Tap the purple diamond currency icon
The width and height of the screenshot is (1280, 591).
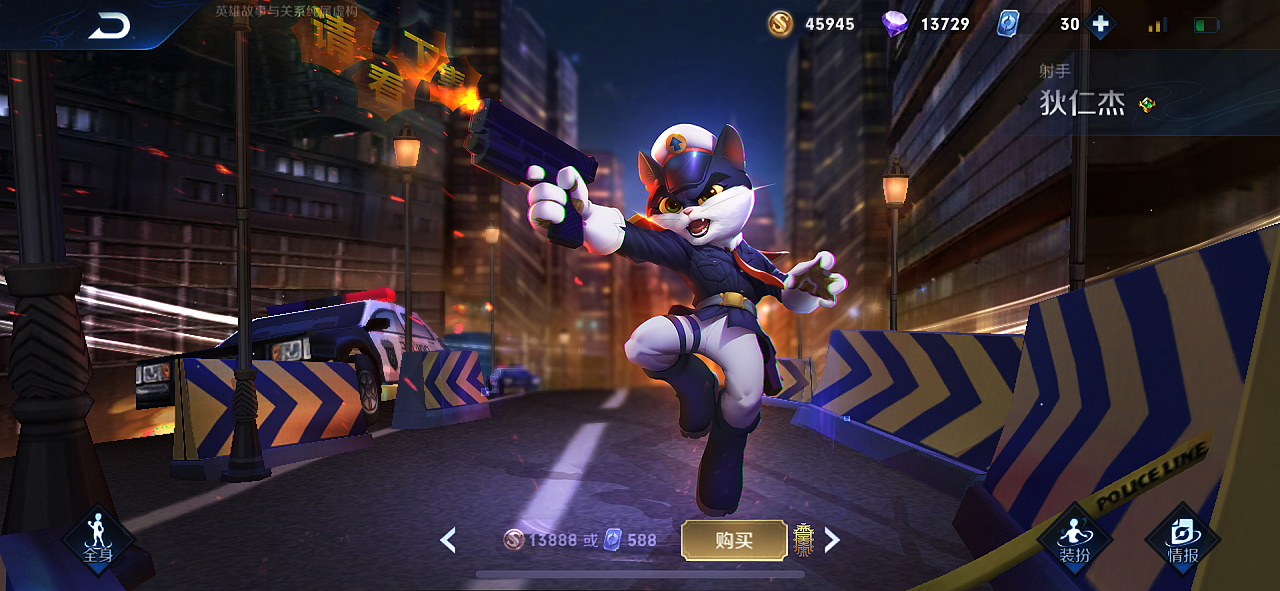click(x=895, y=24)
